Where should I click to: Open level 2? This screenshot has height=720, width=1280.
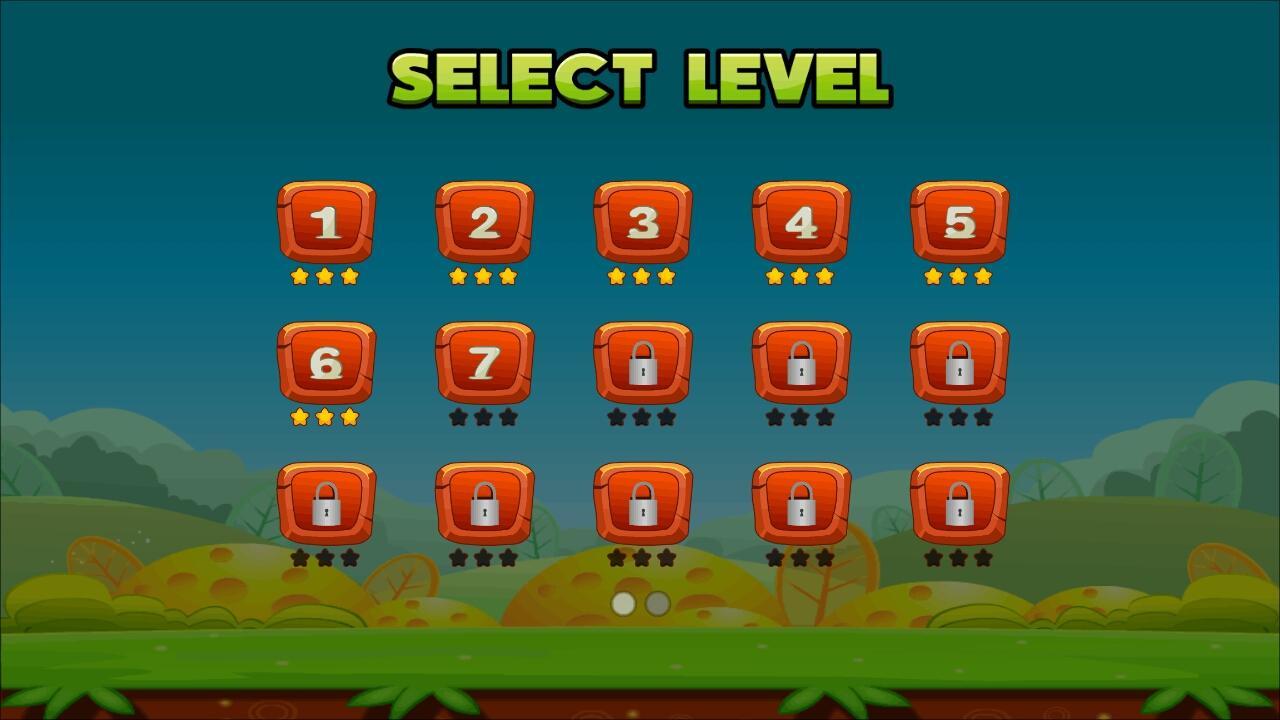pyautogui.click(x=484, y=223)
